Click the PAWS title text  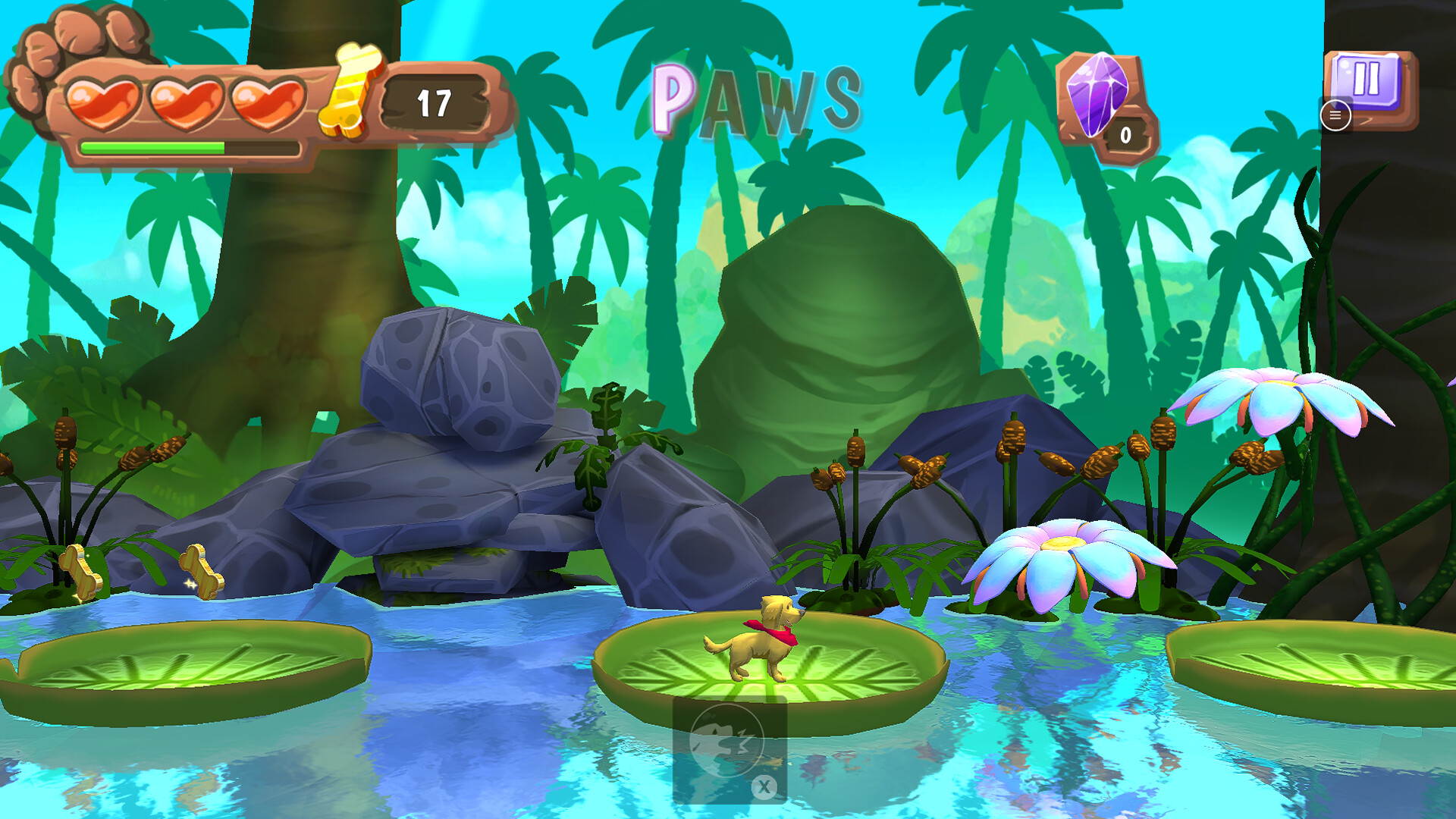(758, 95)
